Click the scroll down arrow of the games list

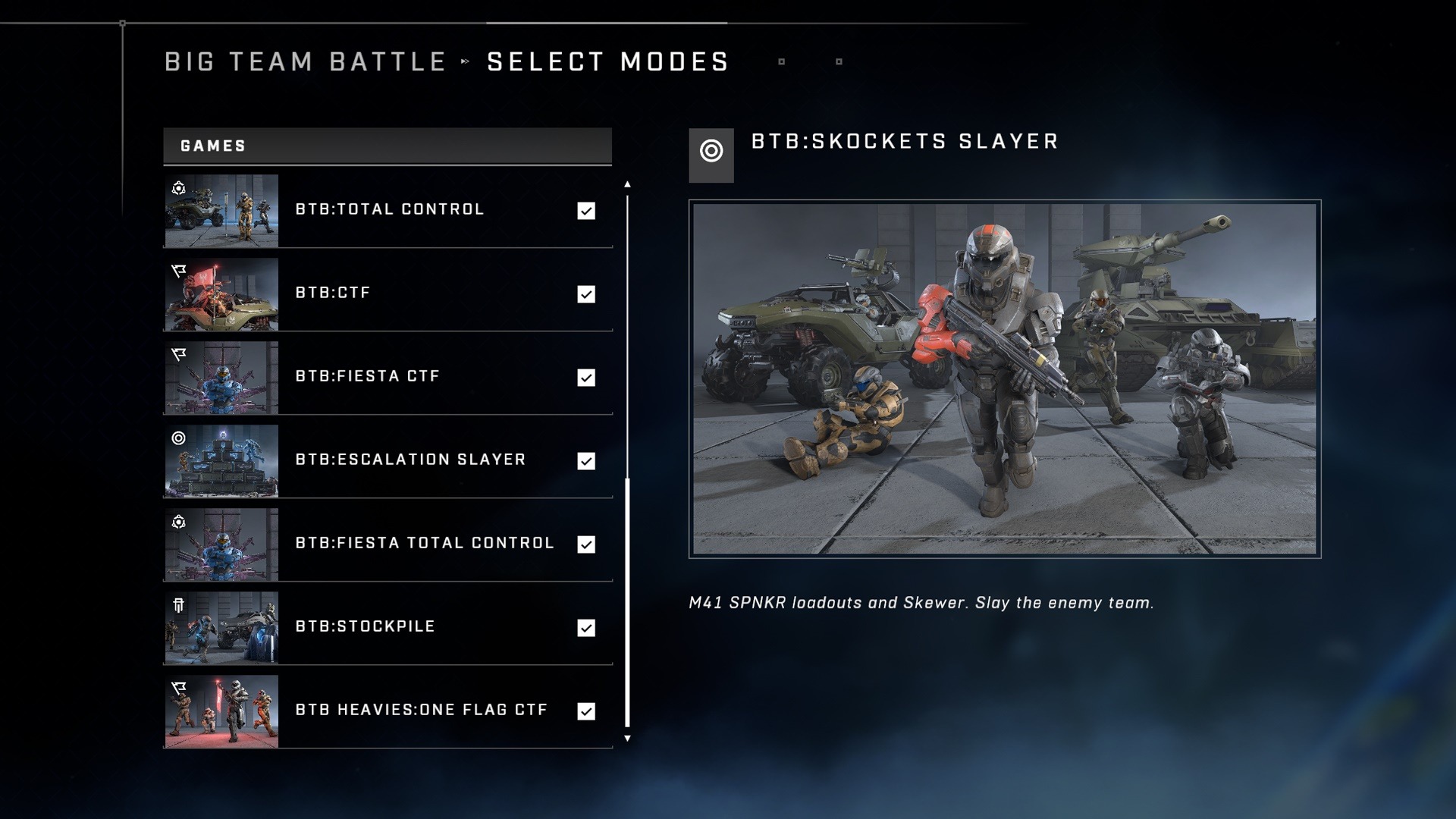click(627, 738)
